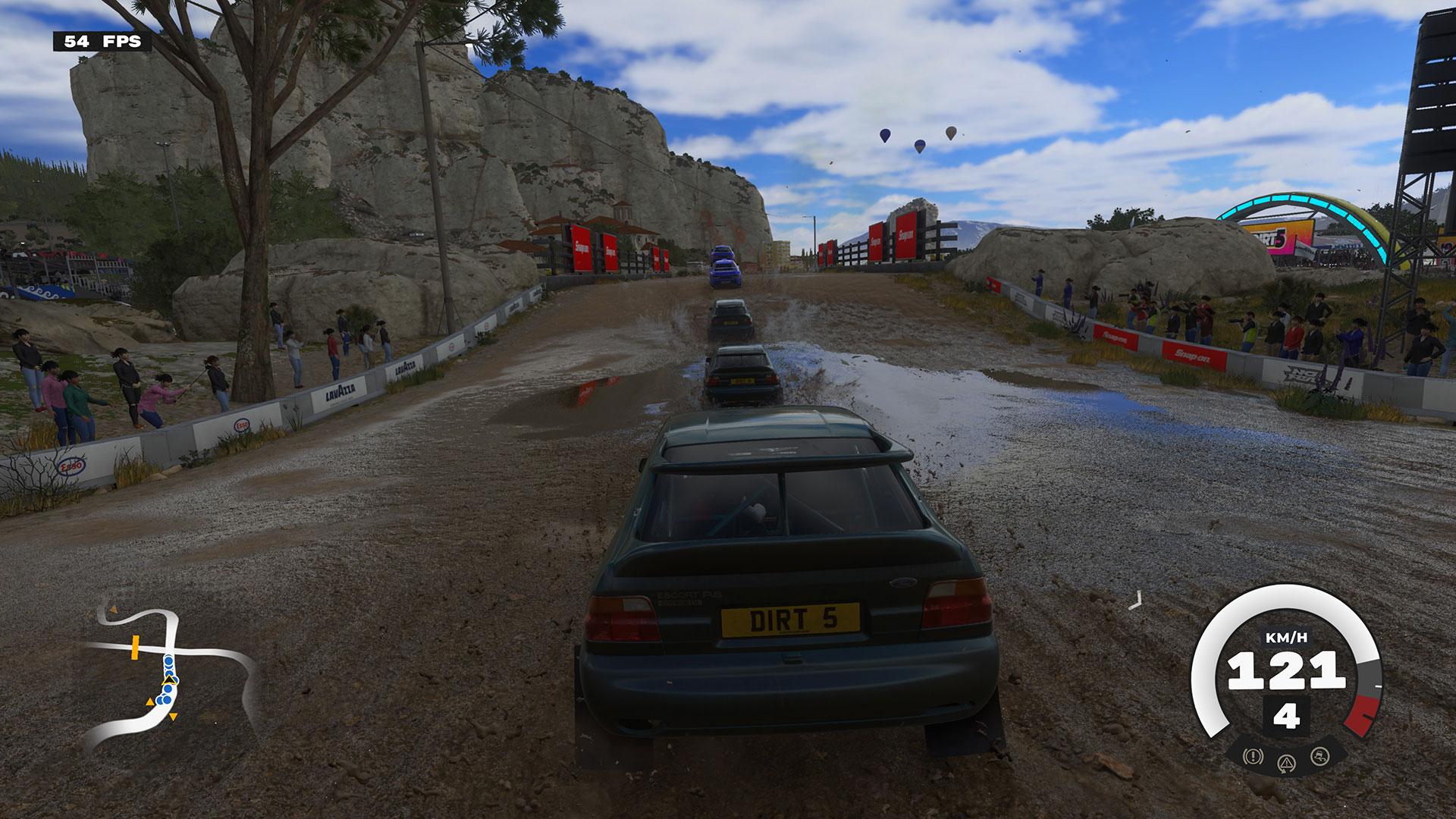The height and width of the screenshot is (819, 1456).
Task: Select the blue rival car dot on the minimap
Action: (x=168, y=661)
